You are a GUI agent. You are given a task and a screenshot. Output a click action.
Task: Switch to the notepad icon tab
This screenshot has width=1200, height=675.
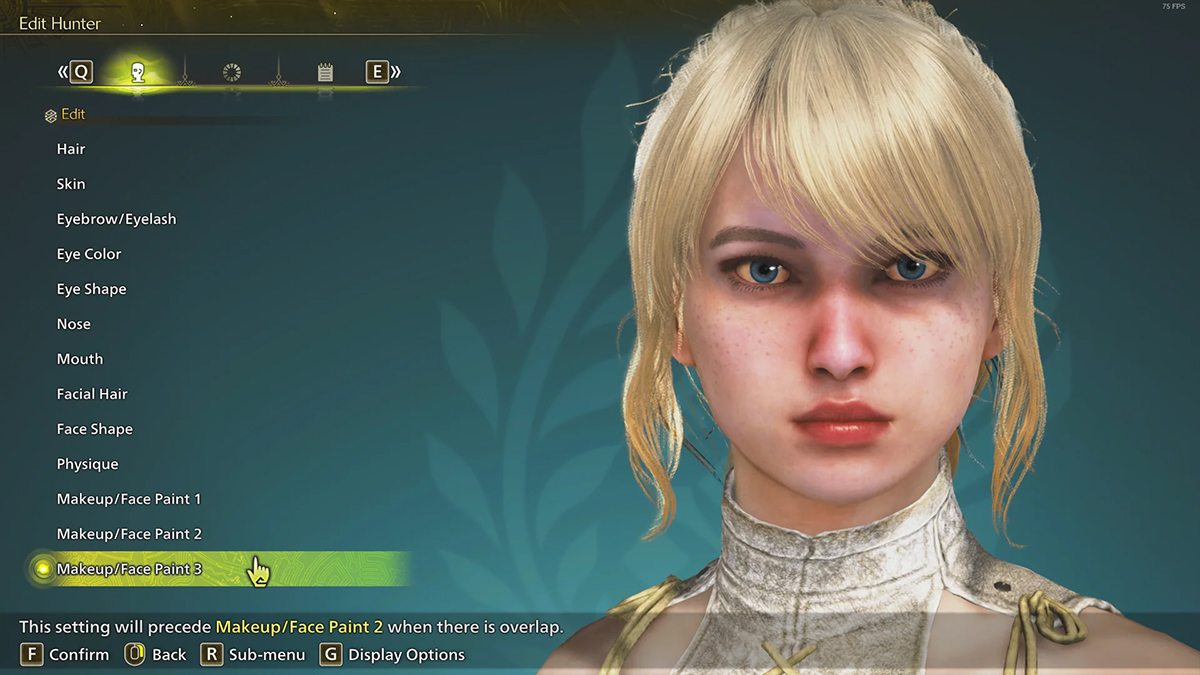(x=325, y=72)
